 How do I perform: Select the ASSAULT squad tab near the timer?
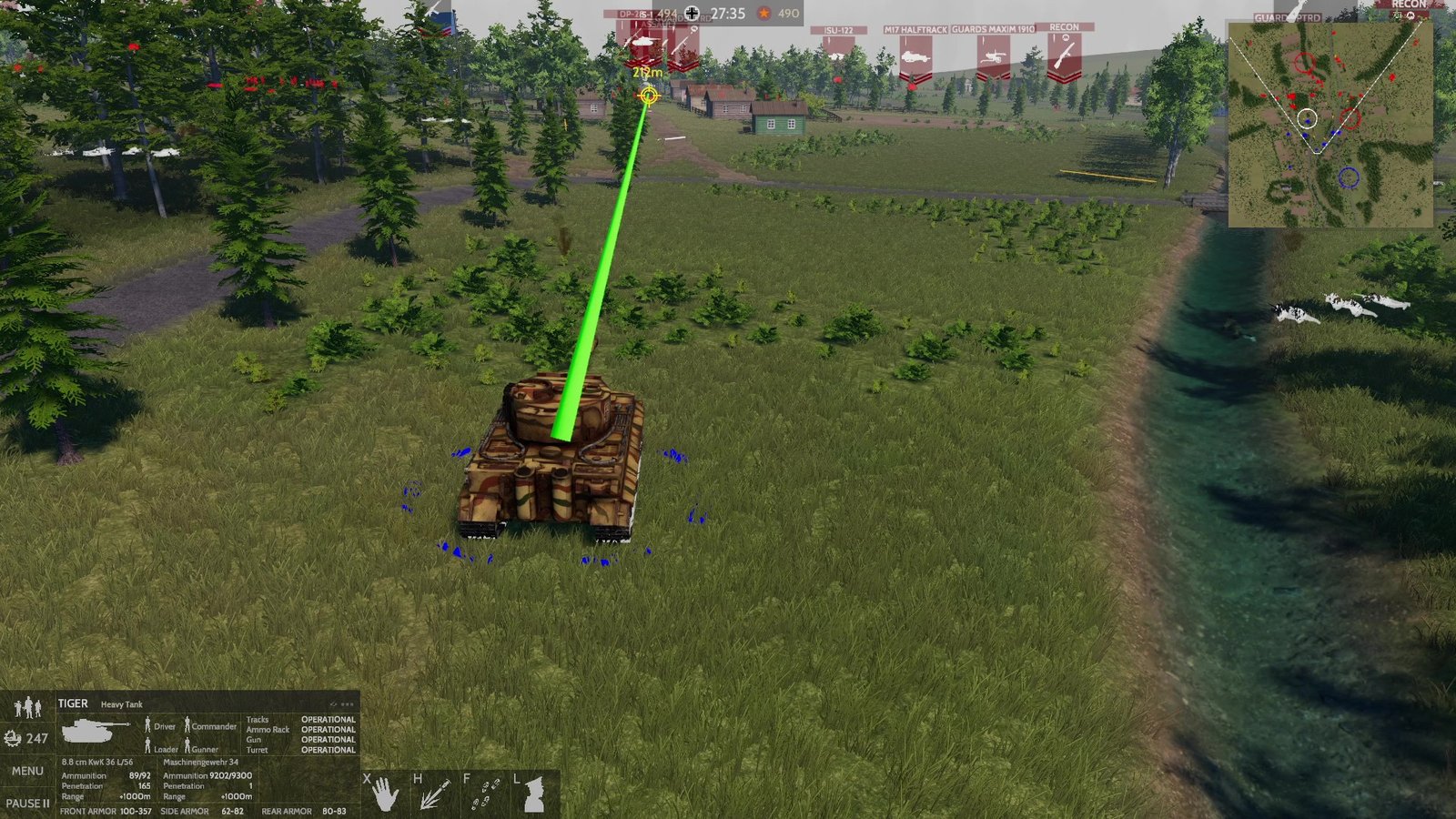tap(656, 25)
